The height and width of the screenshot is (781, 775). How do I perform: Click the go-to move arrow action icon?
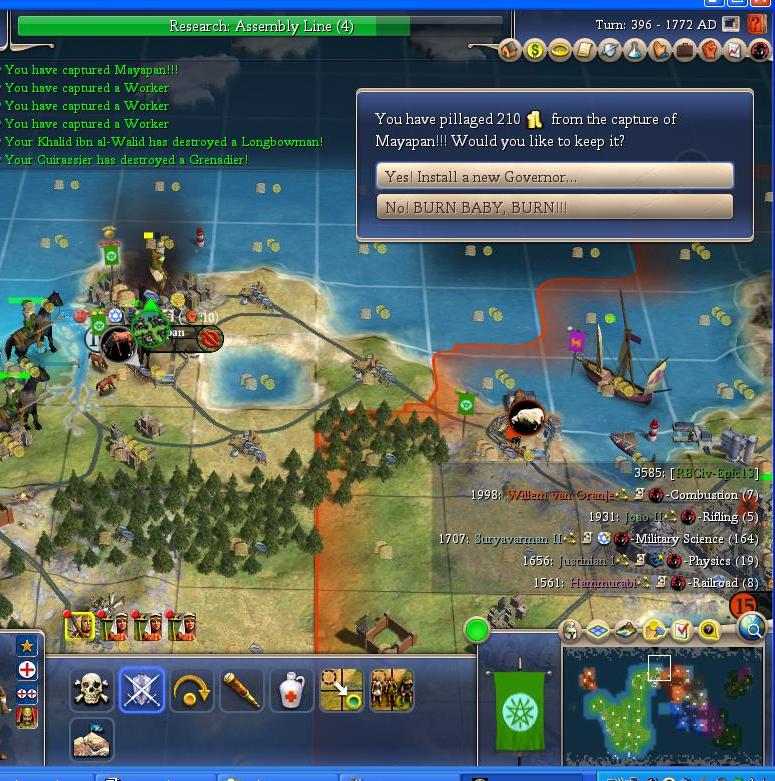(341, 689)
